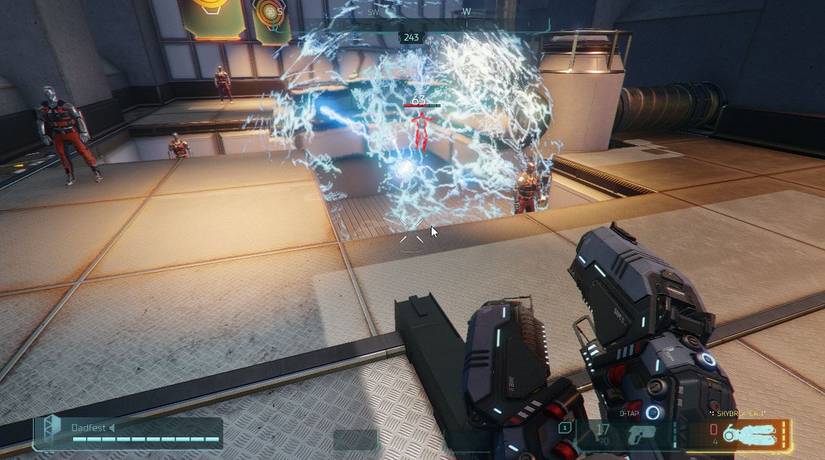This screenshot has height=460, width=825.
Task: Click the circular ability icon above the pistol
Action: coord(653,411)
